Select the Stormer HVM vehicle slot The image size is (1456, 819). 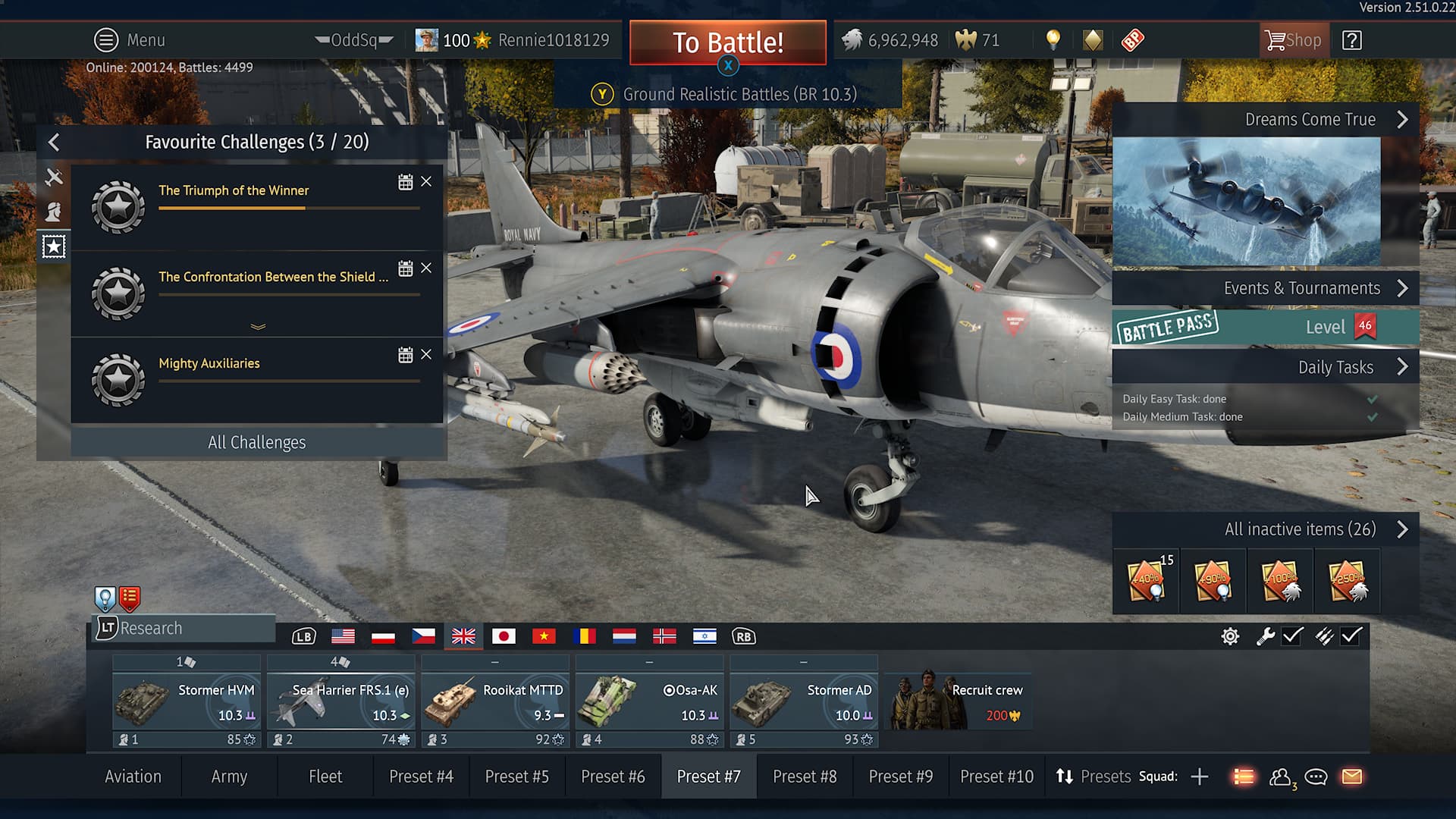[x=187, y=702]
